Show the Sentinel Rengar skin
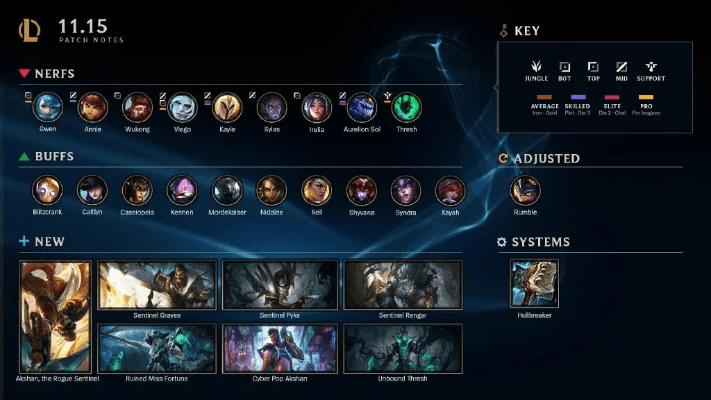Screen dimensions: 711x400 403,284
